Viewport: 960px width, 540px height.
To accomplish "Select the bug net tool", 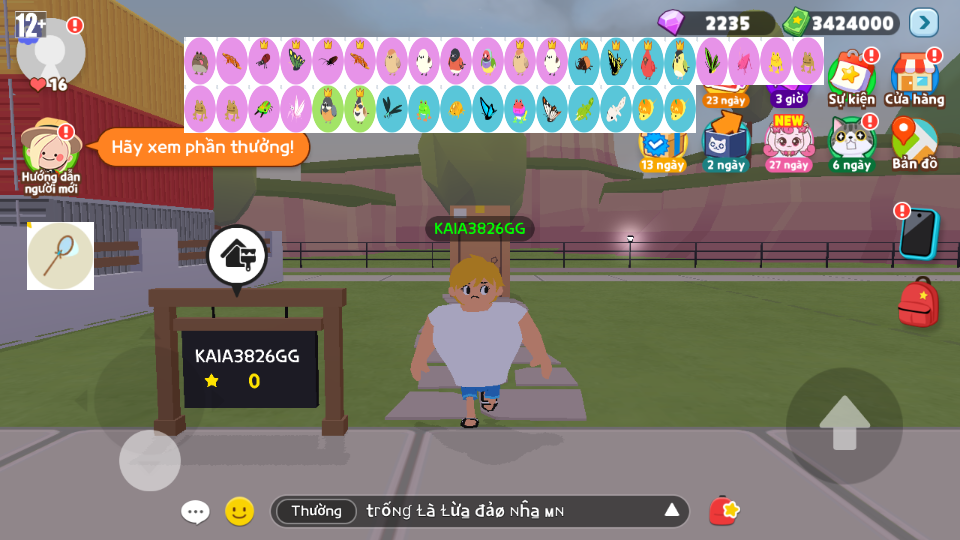I will (x=60, y=256).
